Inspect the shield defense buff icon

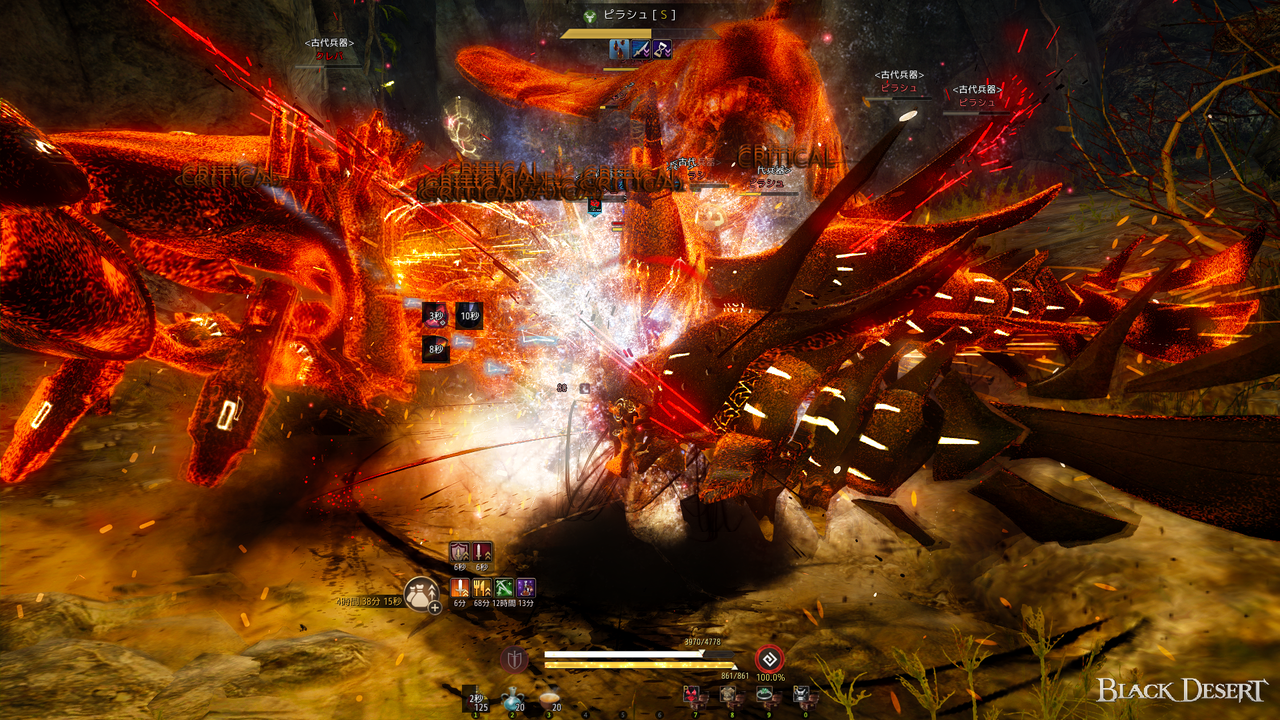pyautogui.click(x=459, y=552)
